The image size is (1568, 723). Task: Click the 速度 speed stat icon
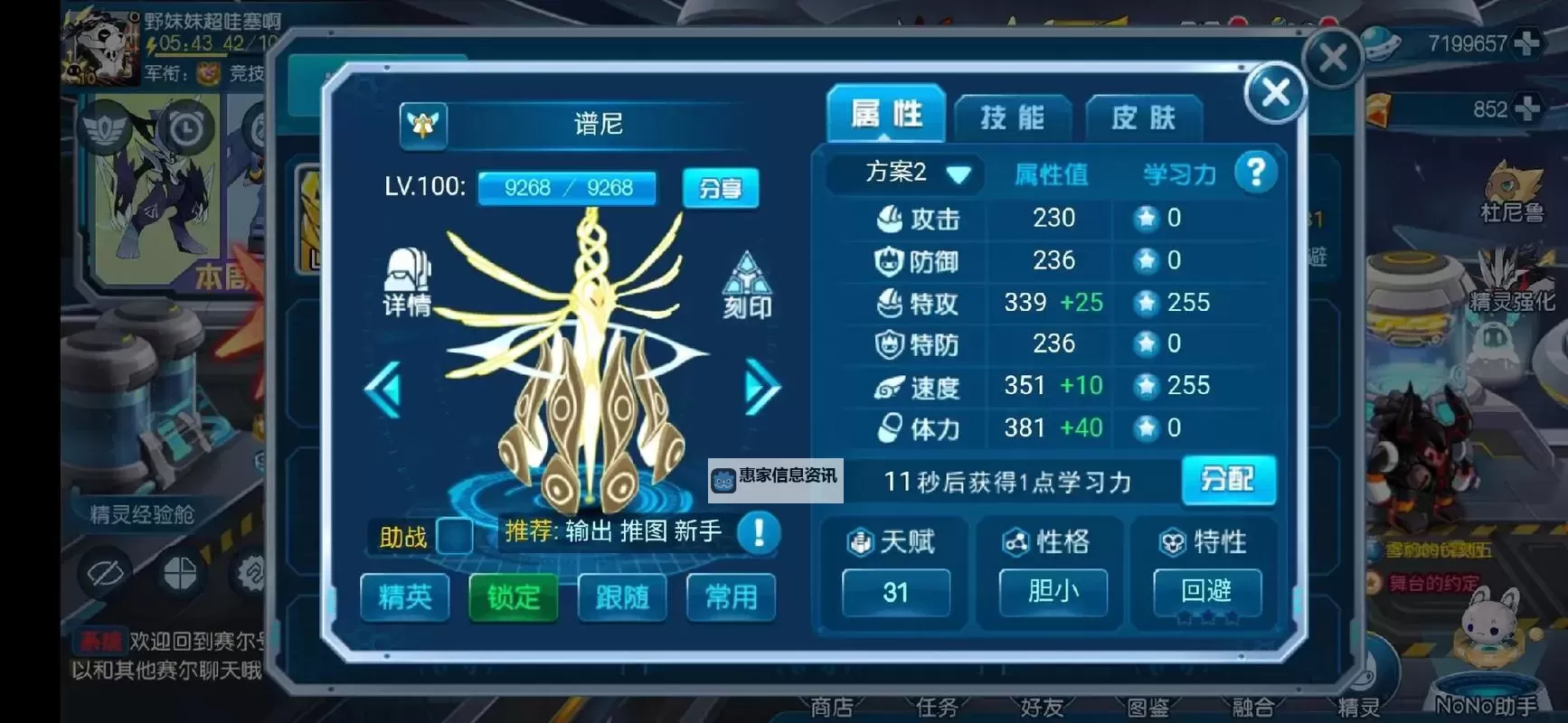point(887,386)
